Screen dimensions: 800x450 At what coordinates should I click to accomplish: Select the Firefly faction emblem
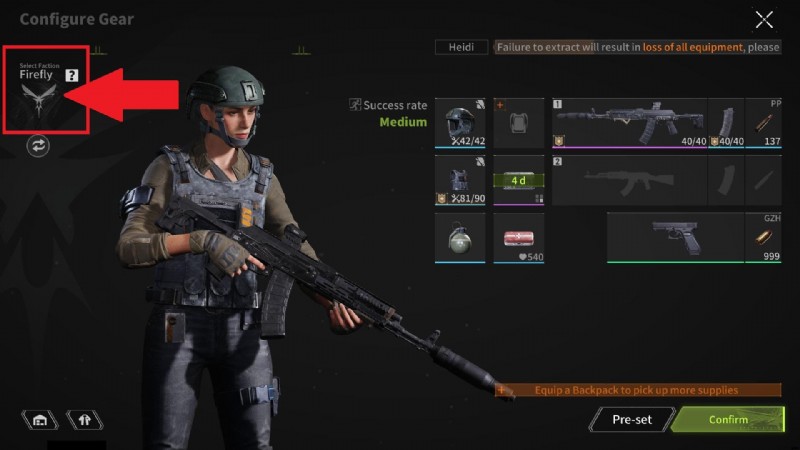tap(38, 100)
